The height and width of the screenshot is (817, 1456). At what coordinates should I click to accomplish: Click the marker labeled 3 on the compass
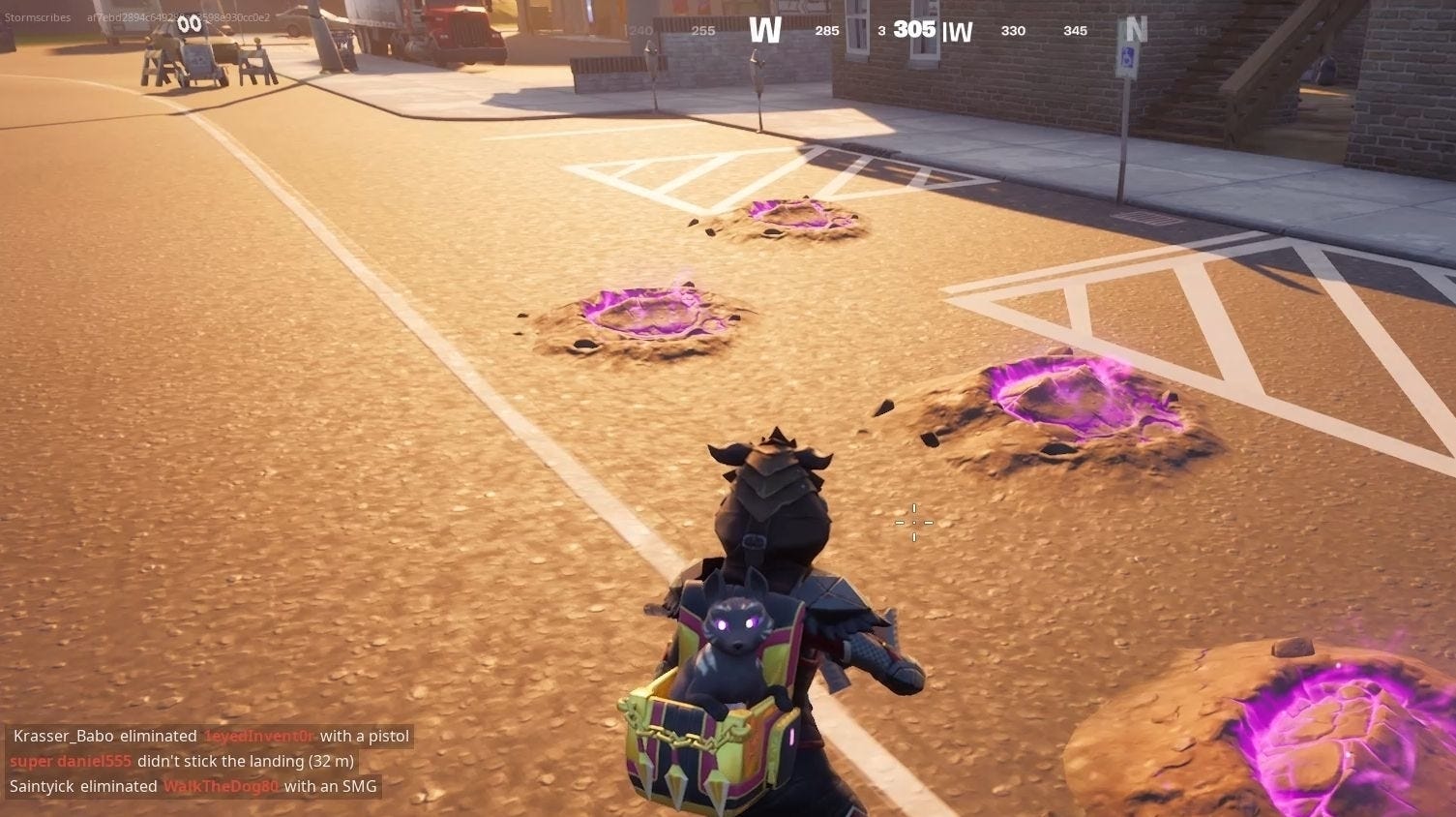pos(880,30)
